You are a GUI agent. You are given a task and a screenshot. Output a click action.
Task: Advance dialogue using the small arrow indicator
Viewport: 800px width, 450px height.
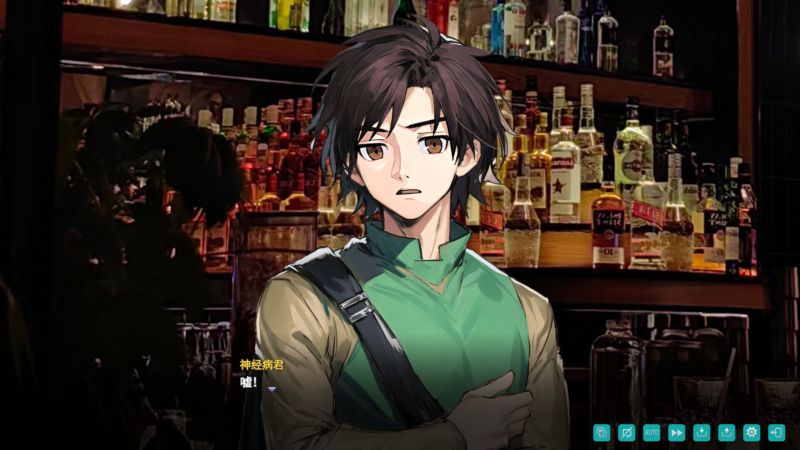[271, 389]
